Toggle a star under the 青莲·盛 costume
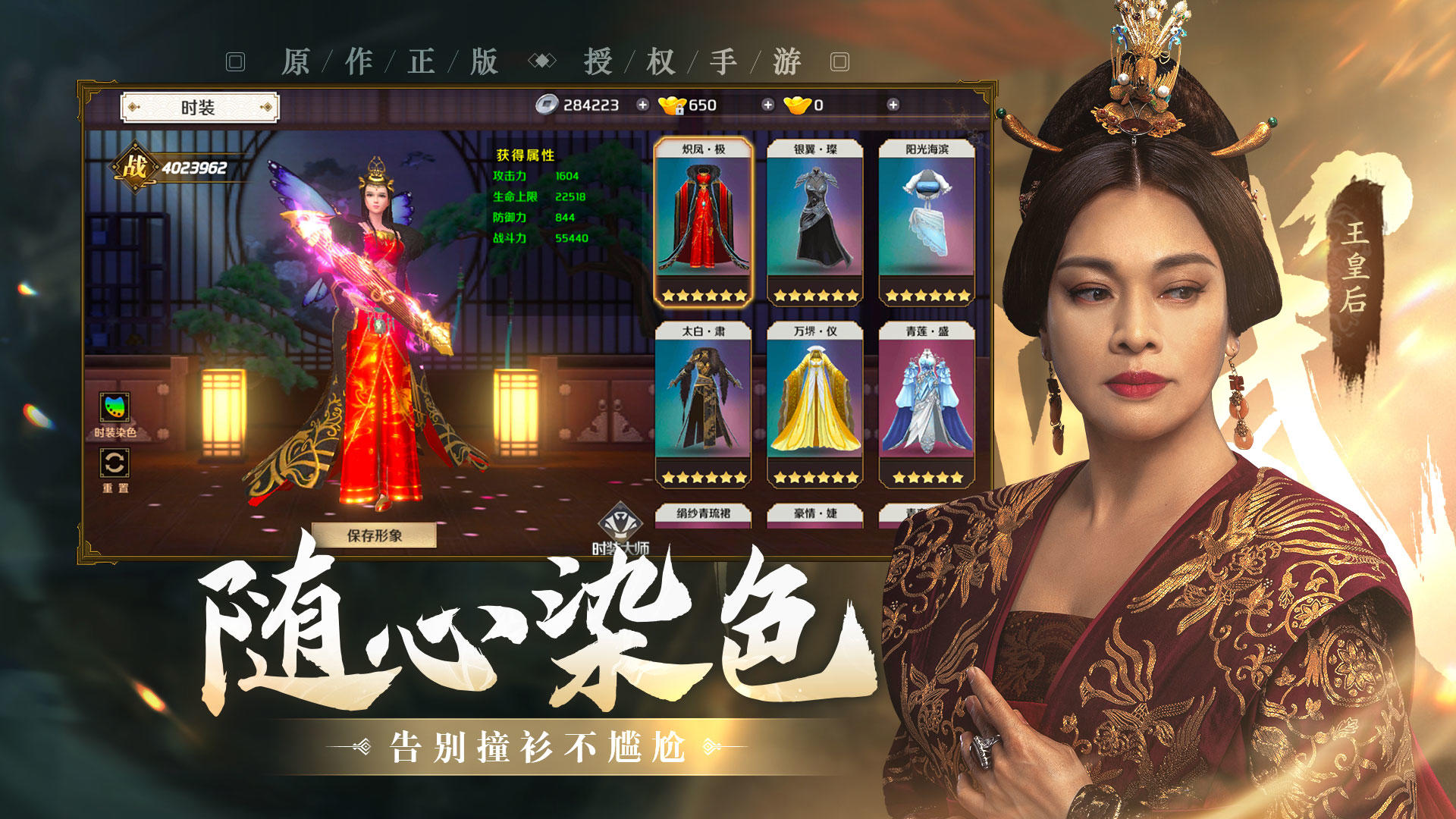 (927, 478)
